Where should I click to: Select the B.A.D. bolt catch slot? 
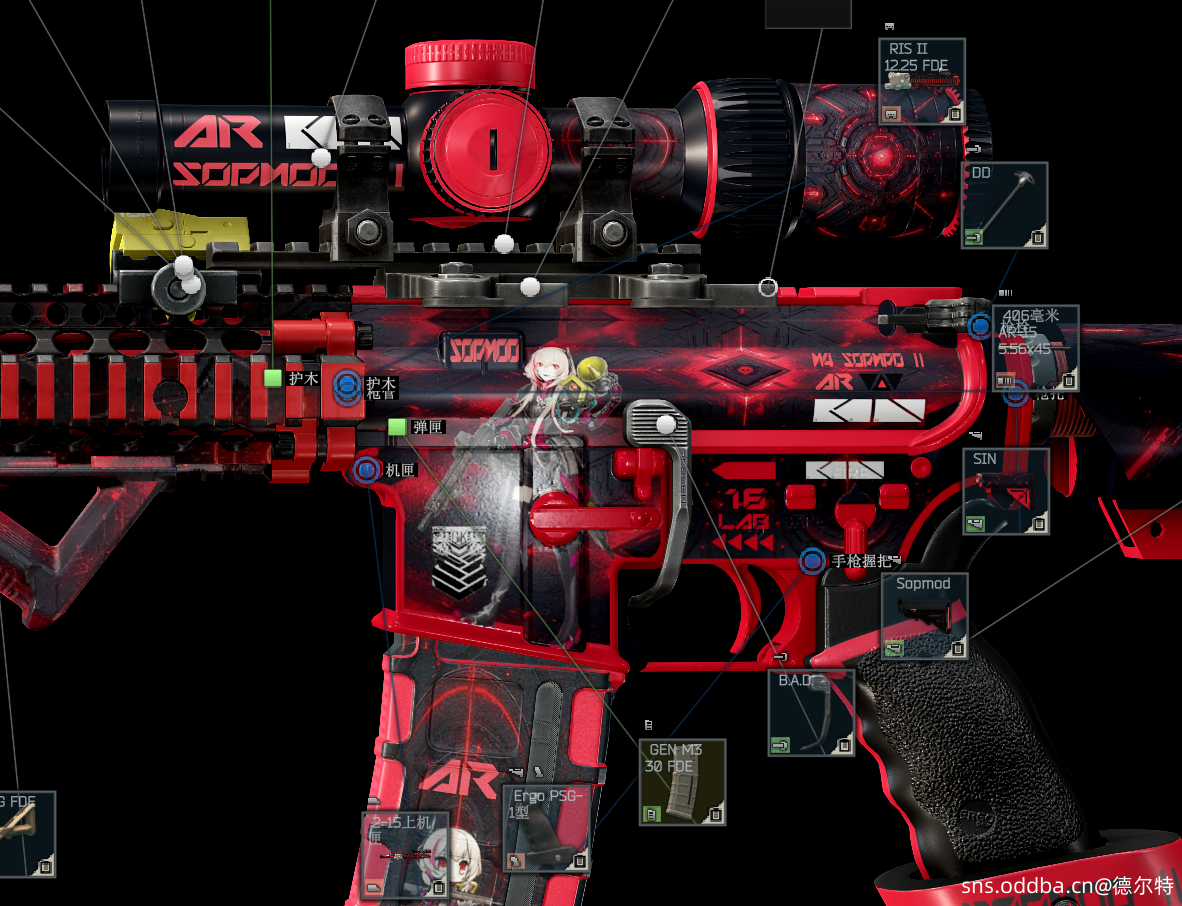tap(811, 712)
